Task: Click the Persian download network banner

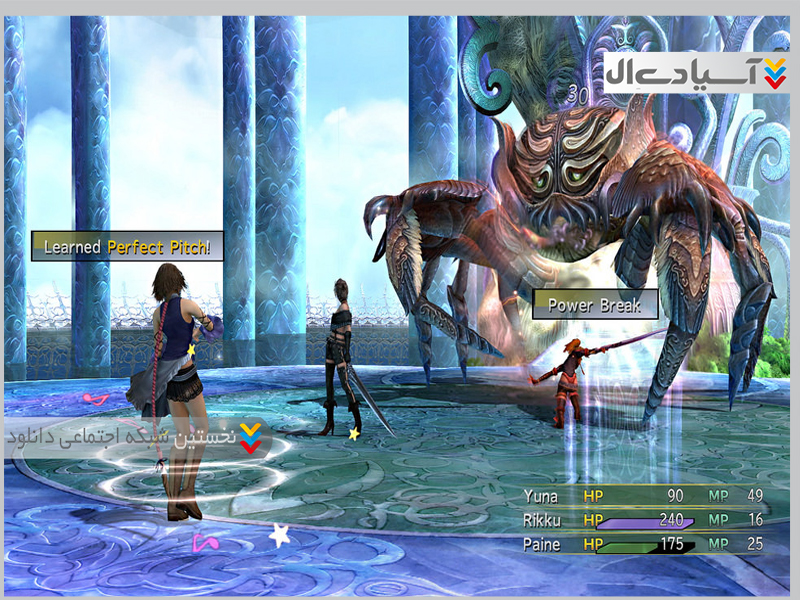Action: click(x=140, y=438)
